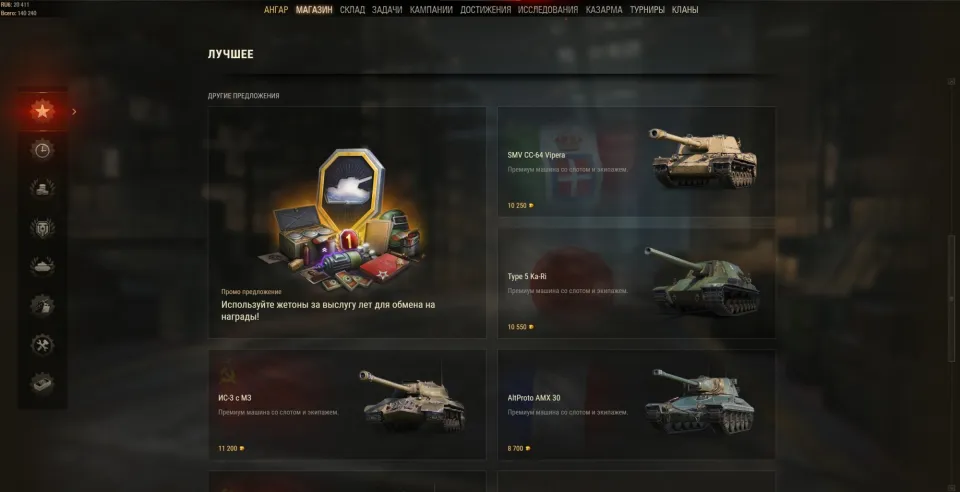Viewport: 960px width, 492px height.
Task: Open the Турниры tab
Action: [x=648, y=10]
